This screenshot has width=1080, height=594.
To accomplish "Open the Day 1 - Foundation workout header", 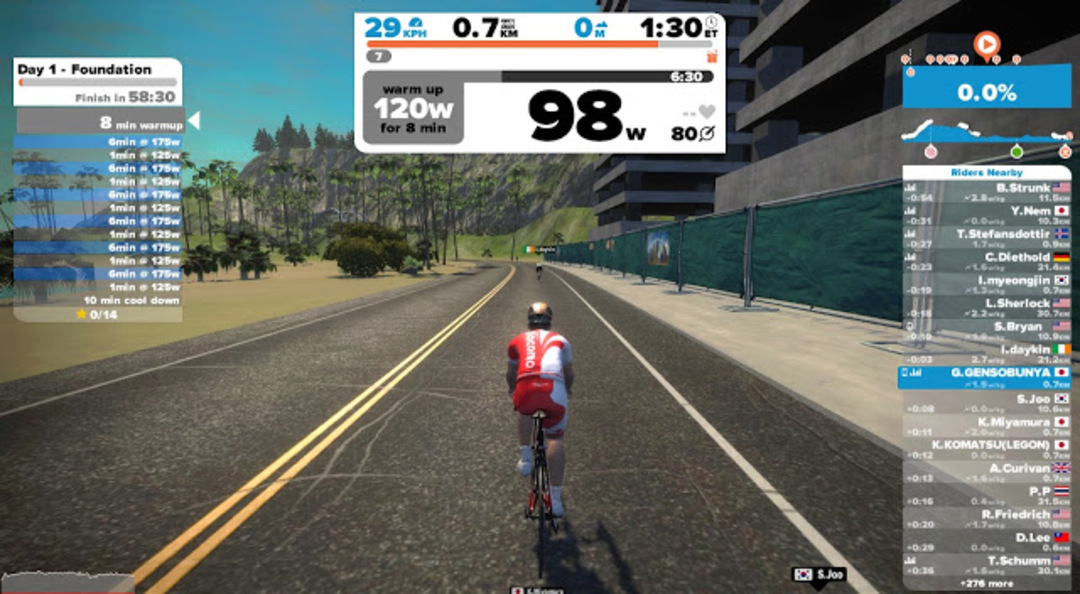I will point(97,81).
